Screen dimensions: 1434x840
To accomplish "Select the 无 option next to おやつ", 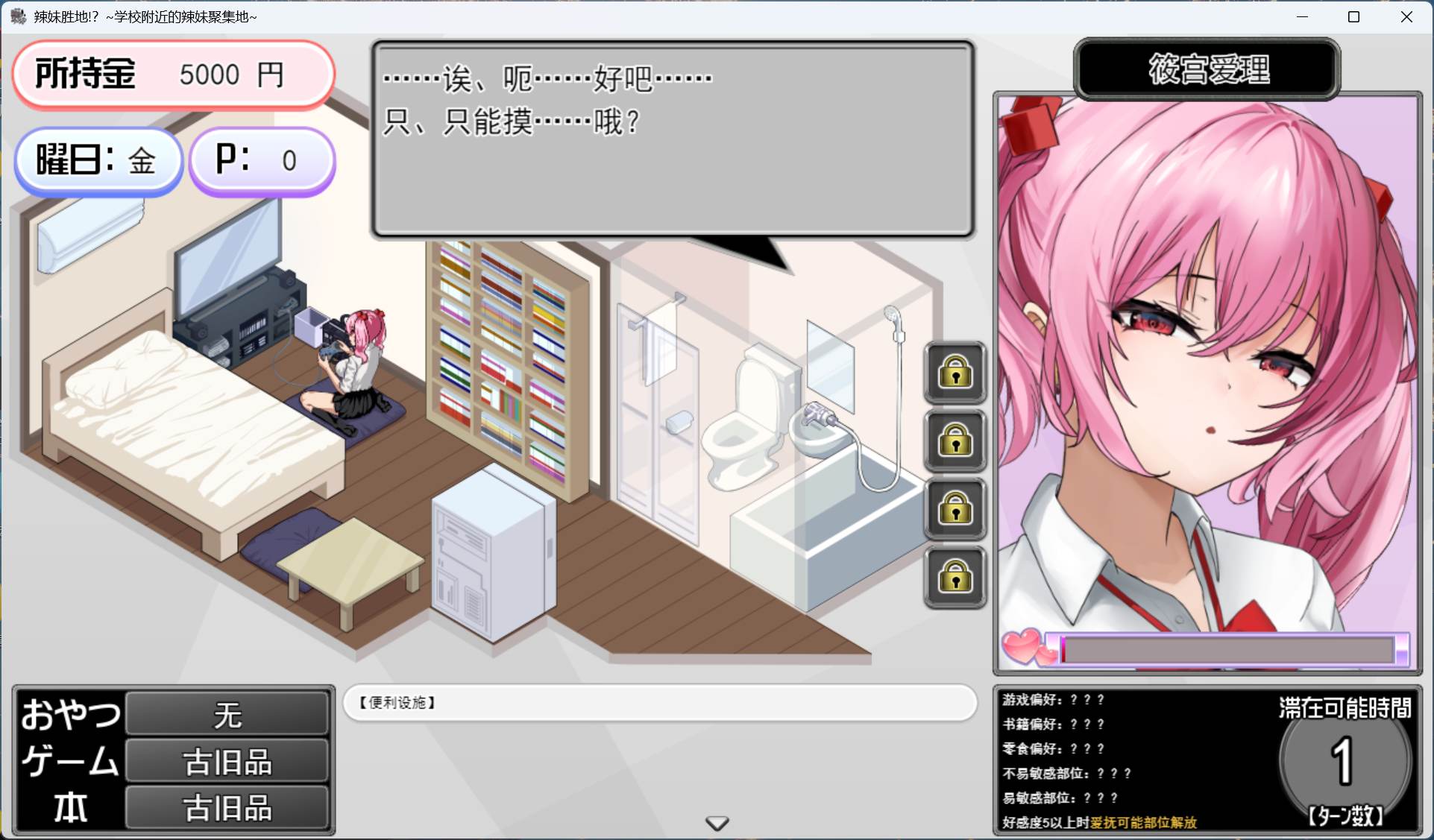I will pos(226,713).
